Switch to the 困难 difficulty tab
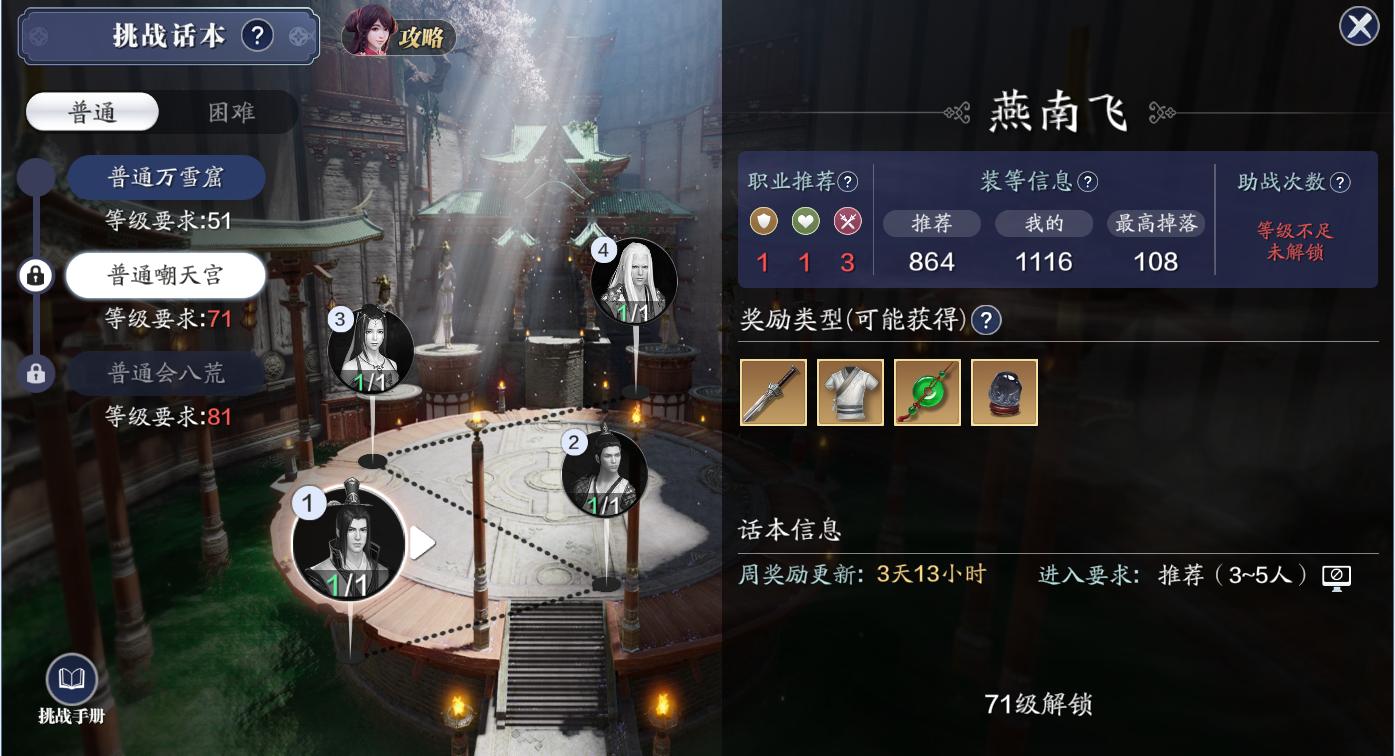 (x=230, y=112)
